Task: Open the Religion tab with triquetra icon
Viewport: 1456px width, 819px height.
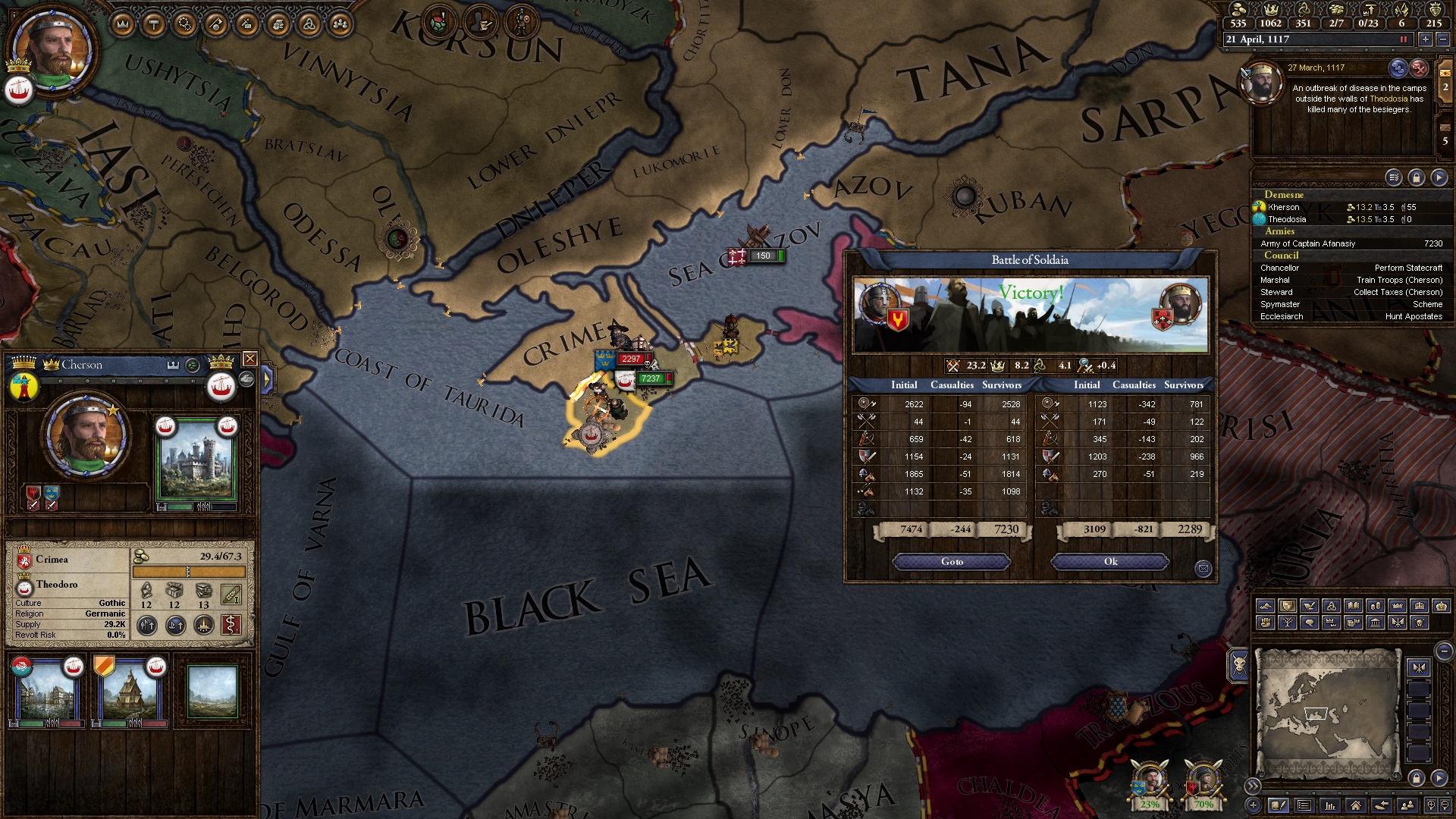Action: [x=309, y=25]
